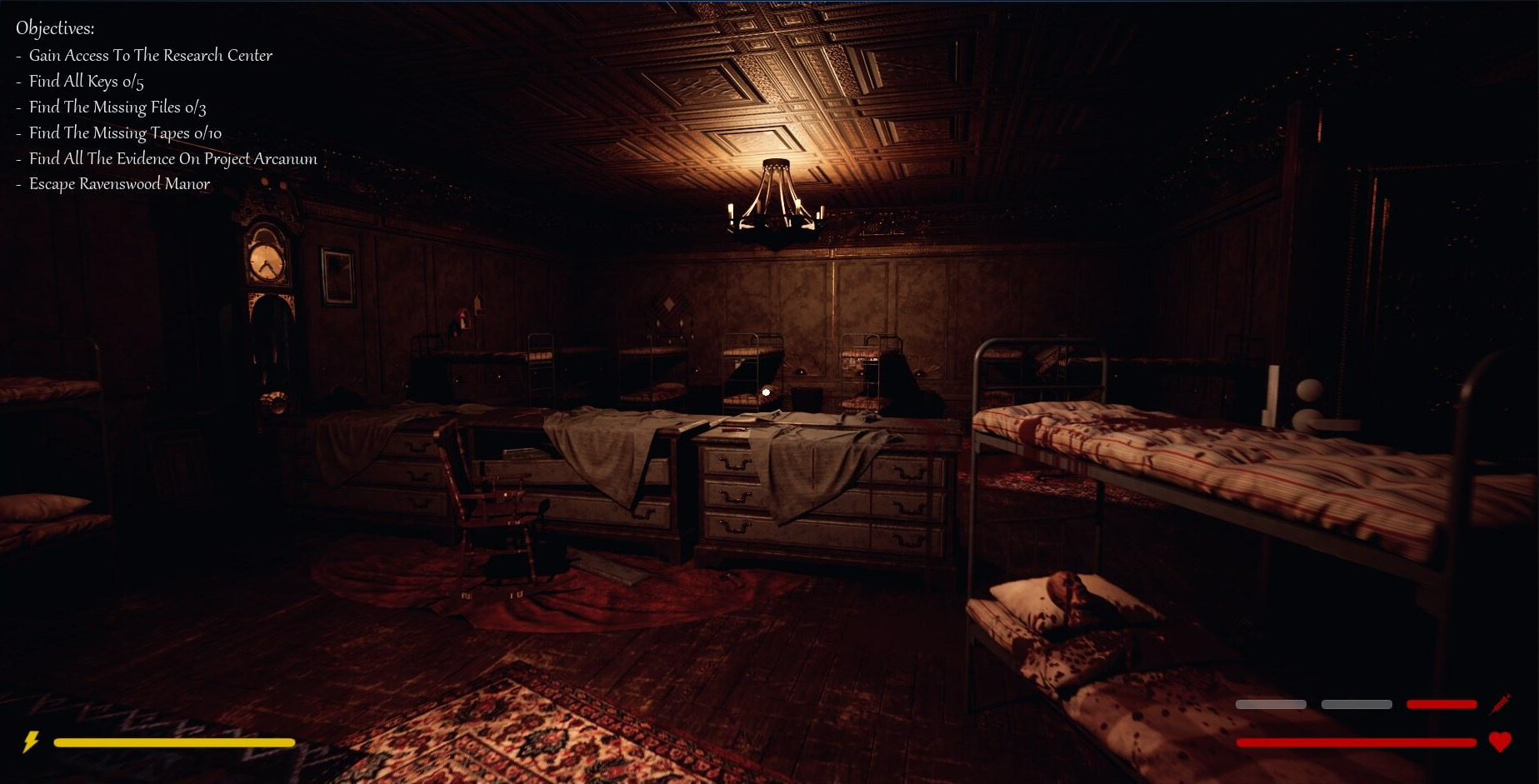Click 'Find The Missing Tapes 0/10'
This screenshot has width=1539, height=784.
[x=124, y=132]
